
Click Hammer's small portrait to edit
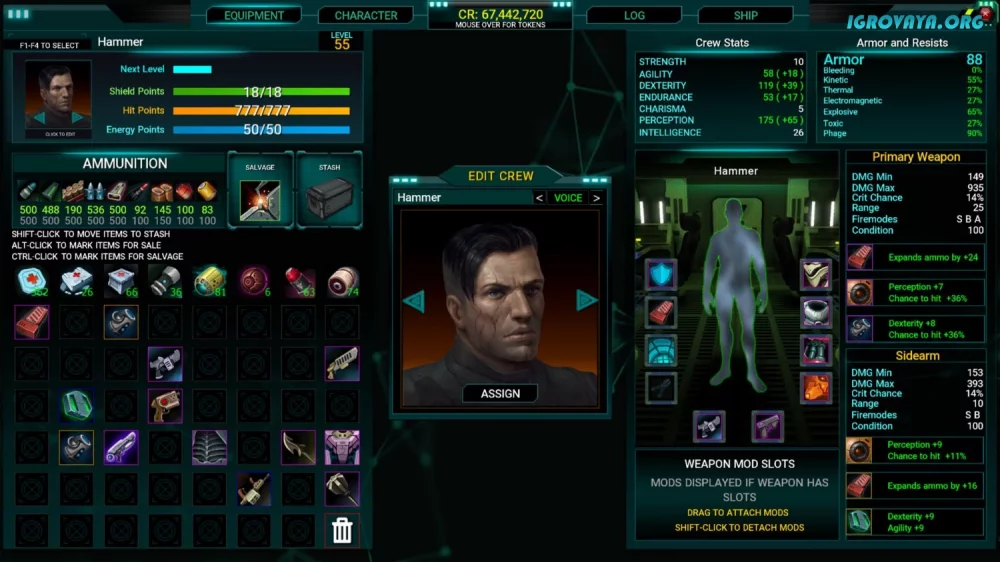(x=58, y=100)
